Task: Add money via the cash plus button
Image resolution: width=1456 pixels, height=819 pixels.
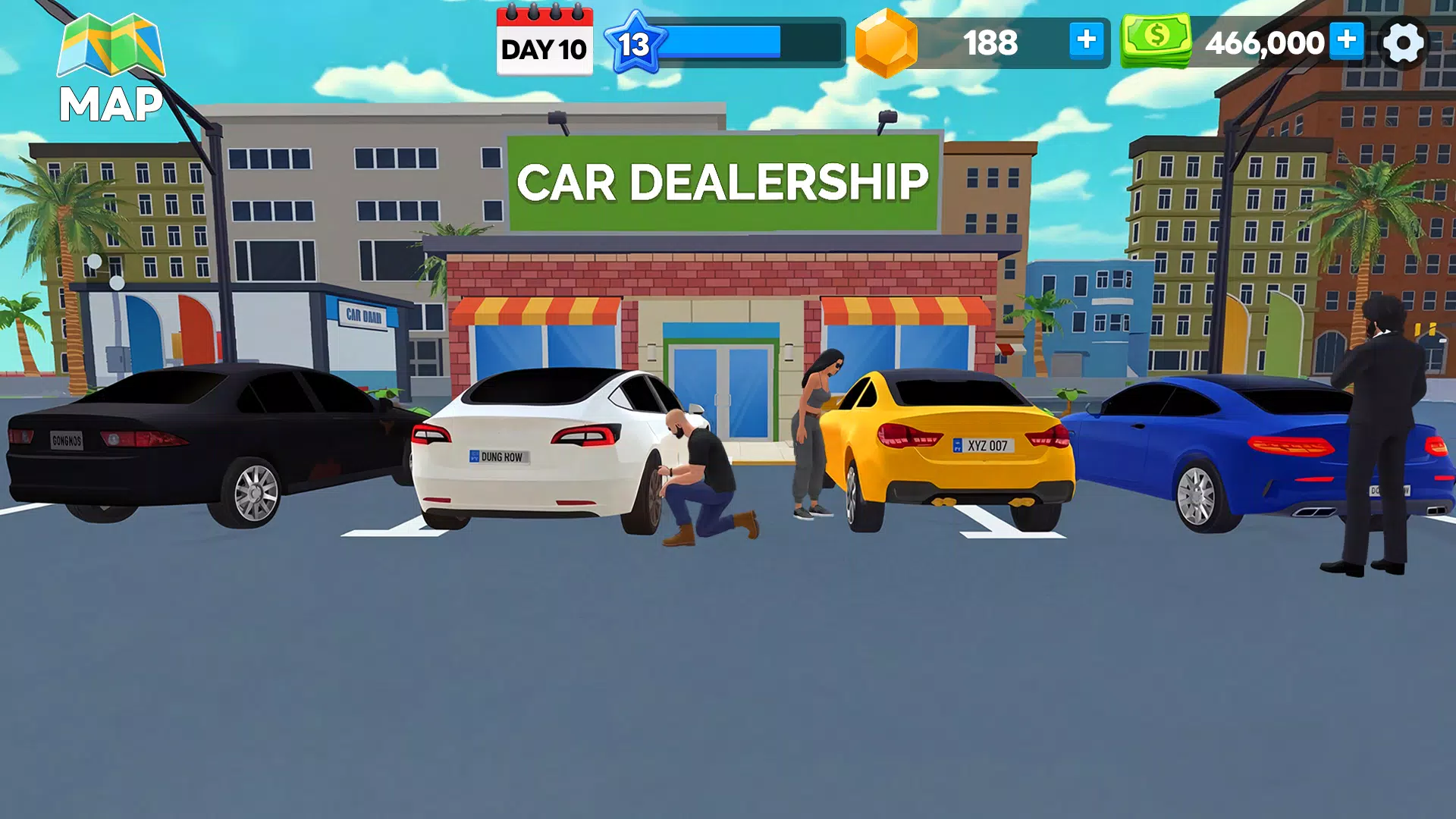Action: tap(1348, 42)
